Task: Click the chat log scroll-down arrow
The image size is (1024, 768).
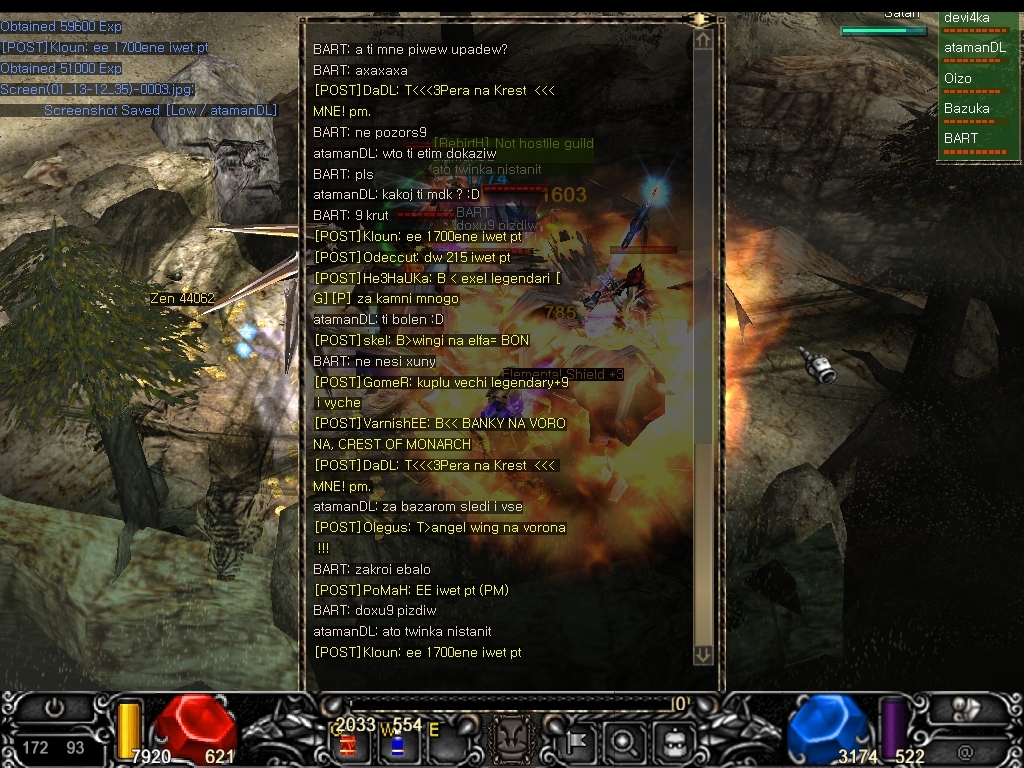Action: [703, 654]
